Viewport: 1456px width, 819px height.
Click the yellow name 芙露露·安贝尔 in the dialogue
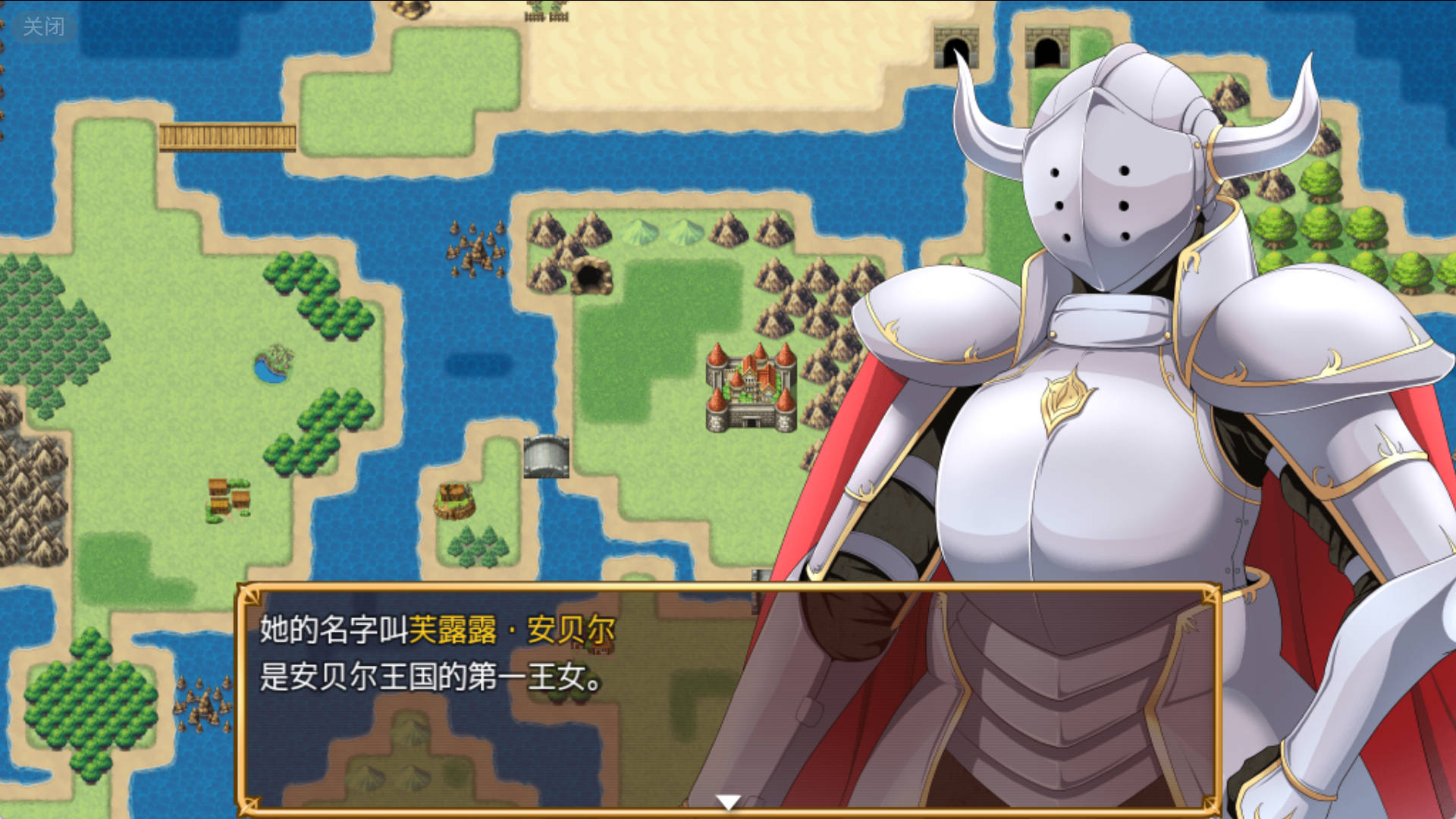pos(512,629)
